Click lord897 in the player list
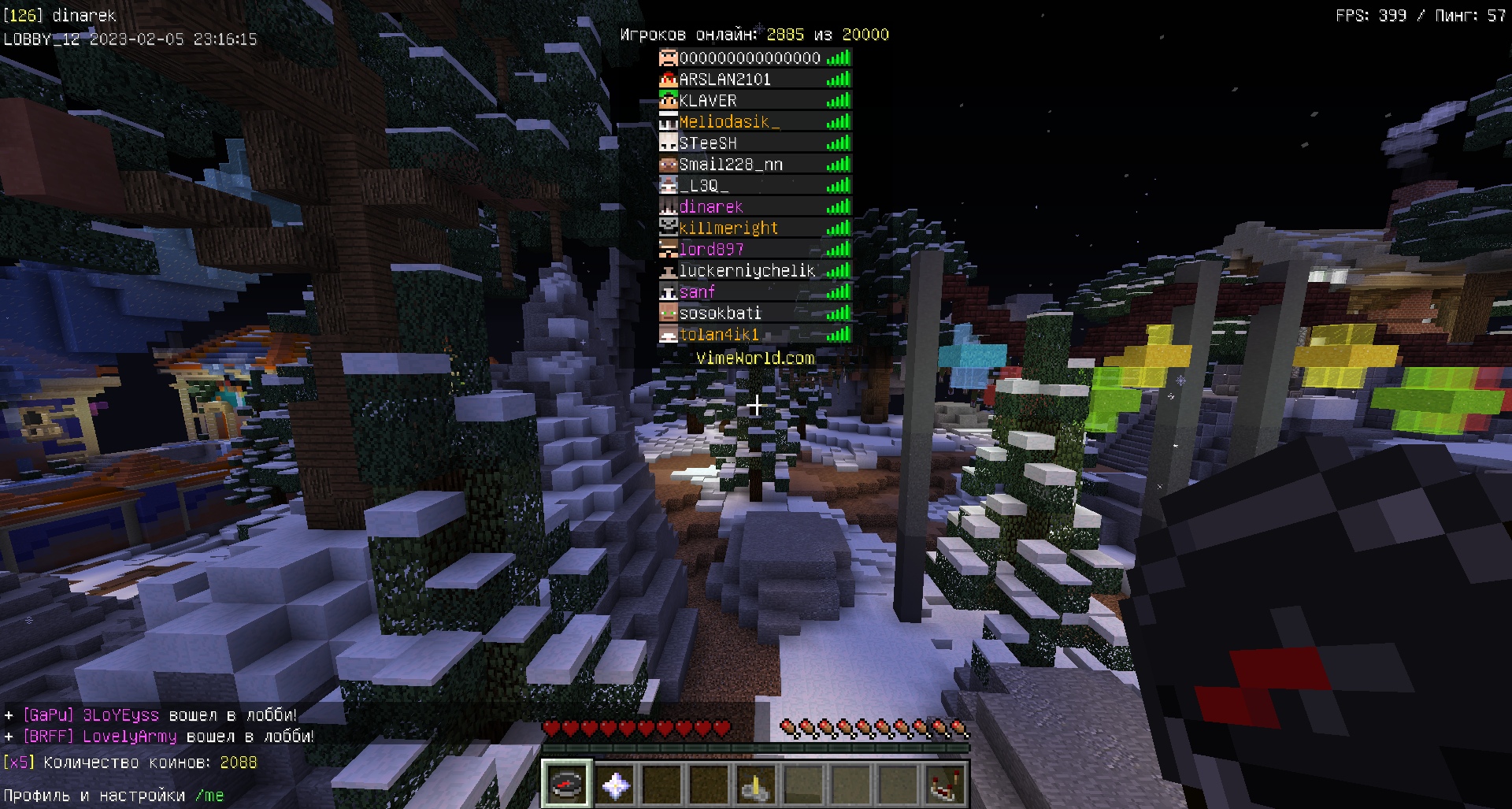Screen dimensions: 1512x809 755,250
